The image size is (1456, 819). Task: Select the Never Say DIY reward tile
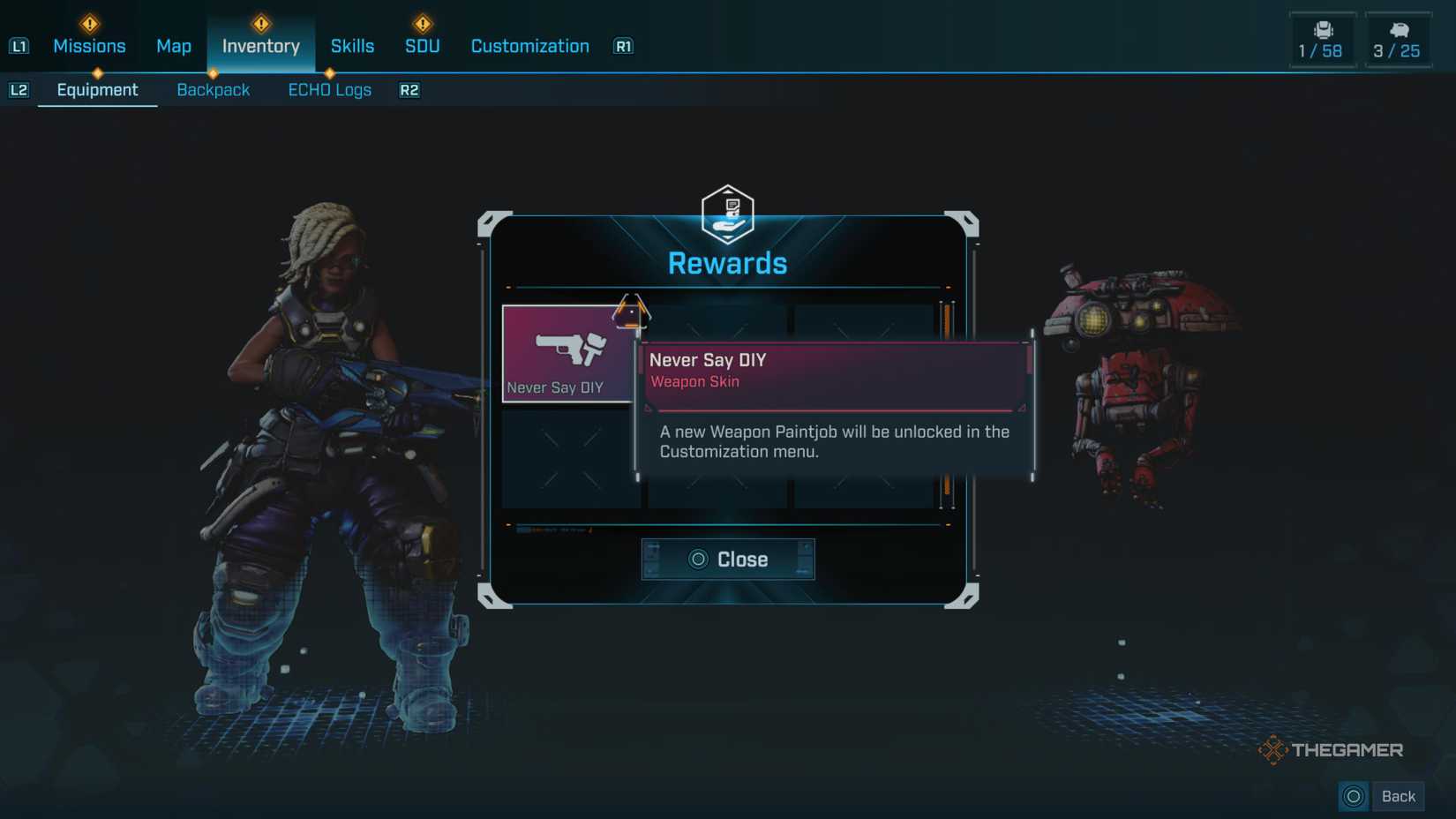[x=568, y=354]
